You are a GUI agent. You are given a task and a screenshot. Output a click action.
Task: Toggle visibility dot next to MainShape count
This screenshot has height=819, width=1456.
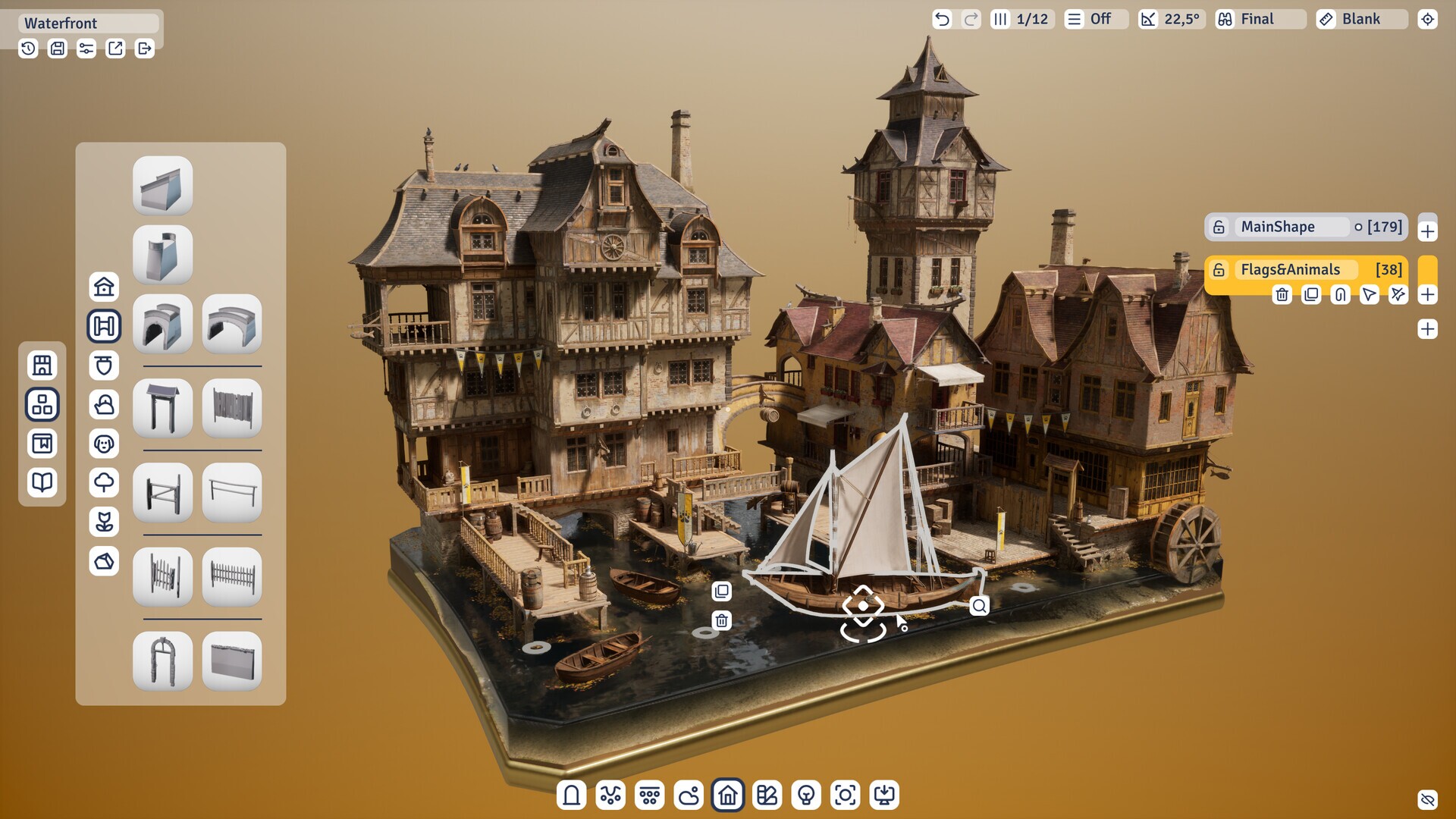[1358, 226]
